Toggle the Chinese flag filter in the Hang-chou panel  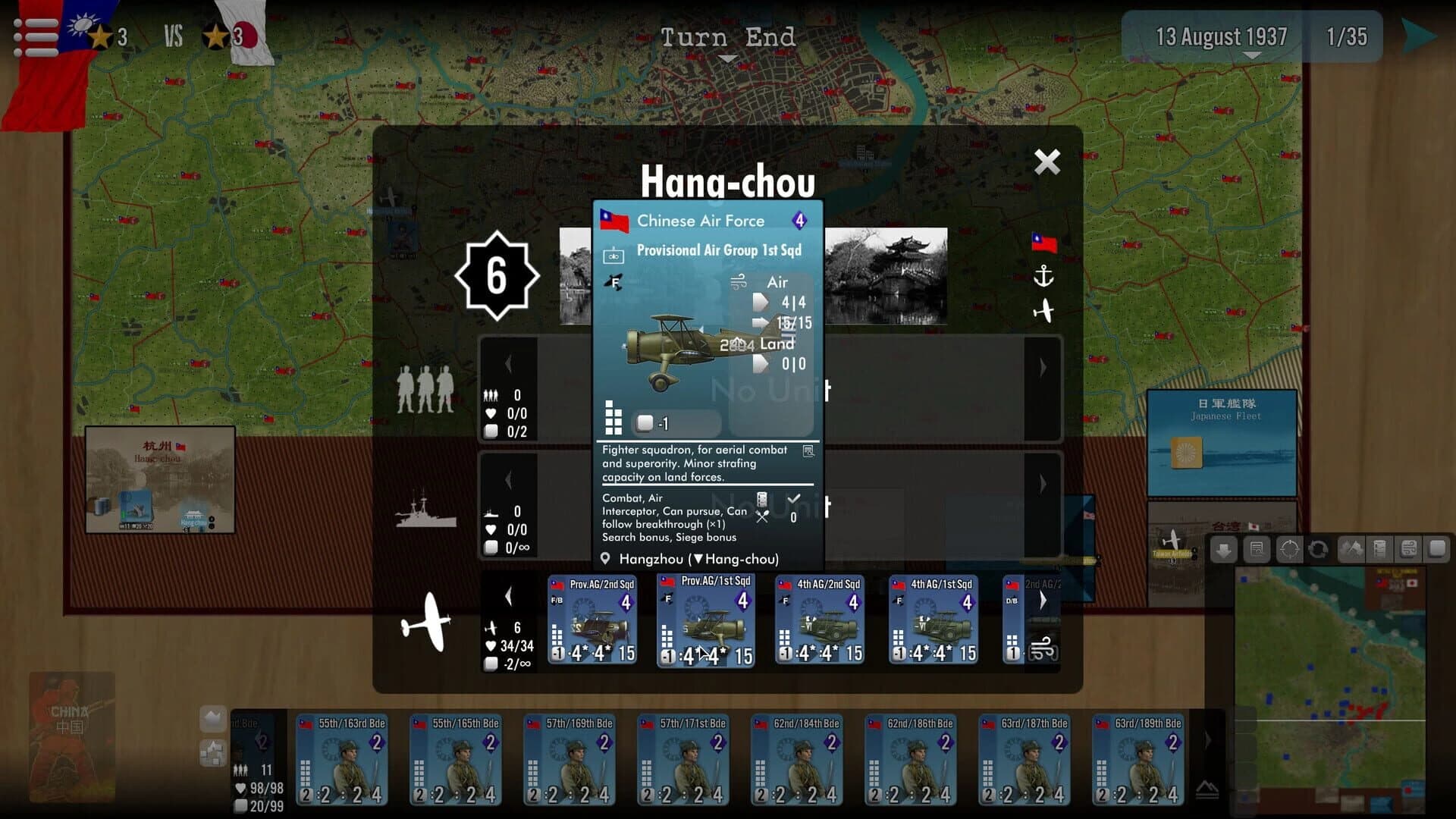1045,244
